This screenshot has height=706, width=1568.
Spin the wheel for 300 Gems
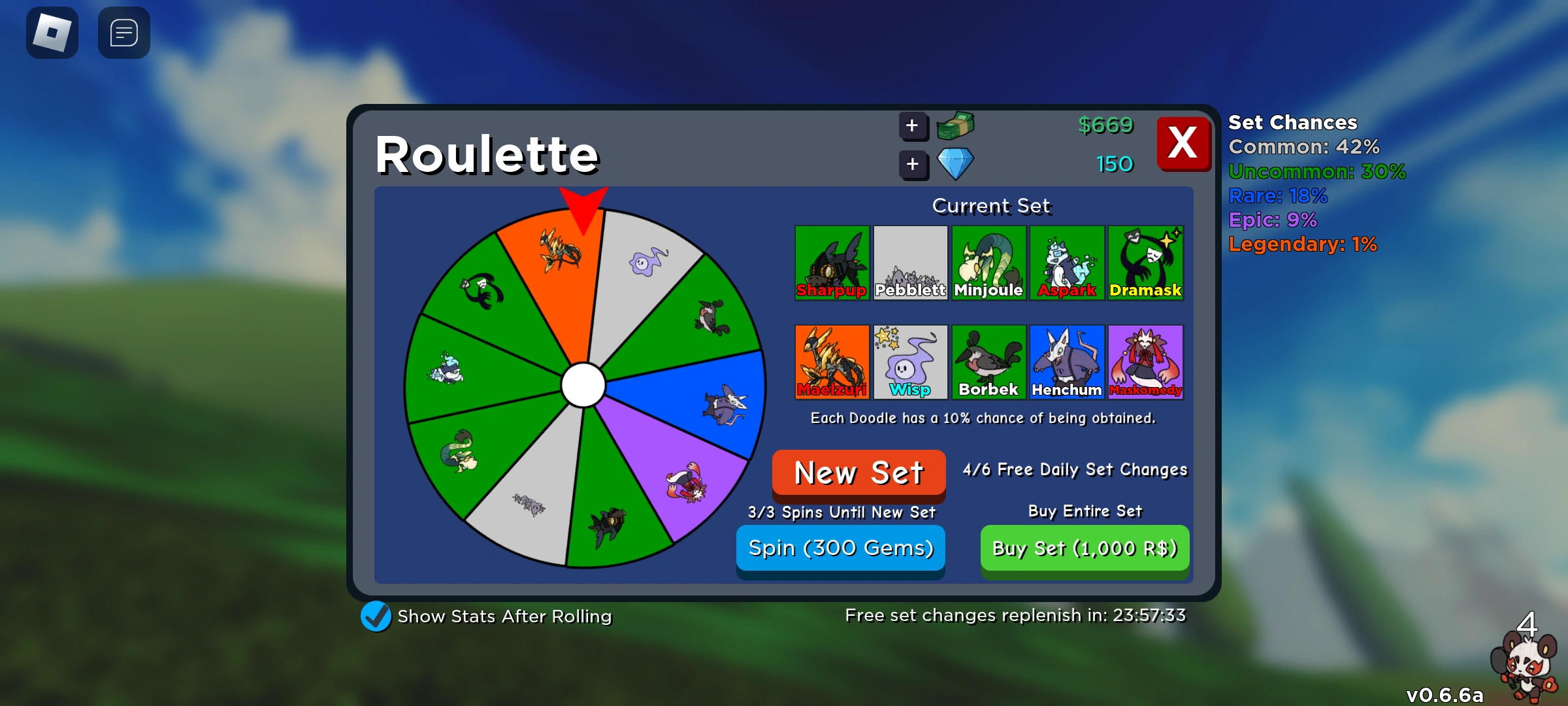tap(840, 548)
